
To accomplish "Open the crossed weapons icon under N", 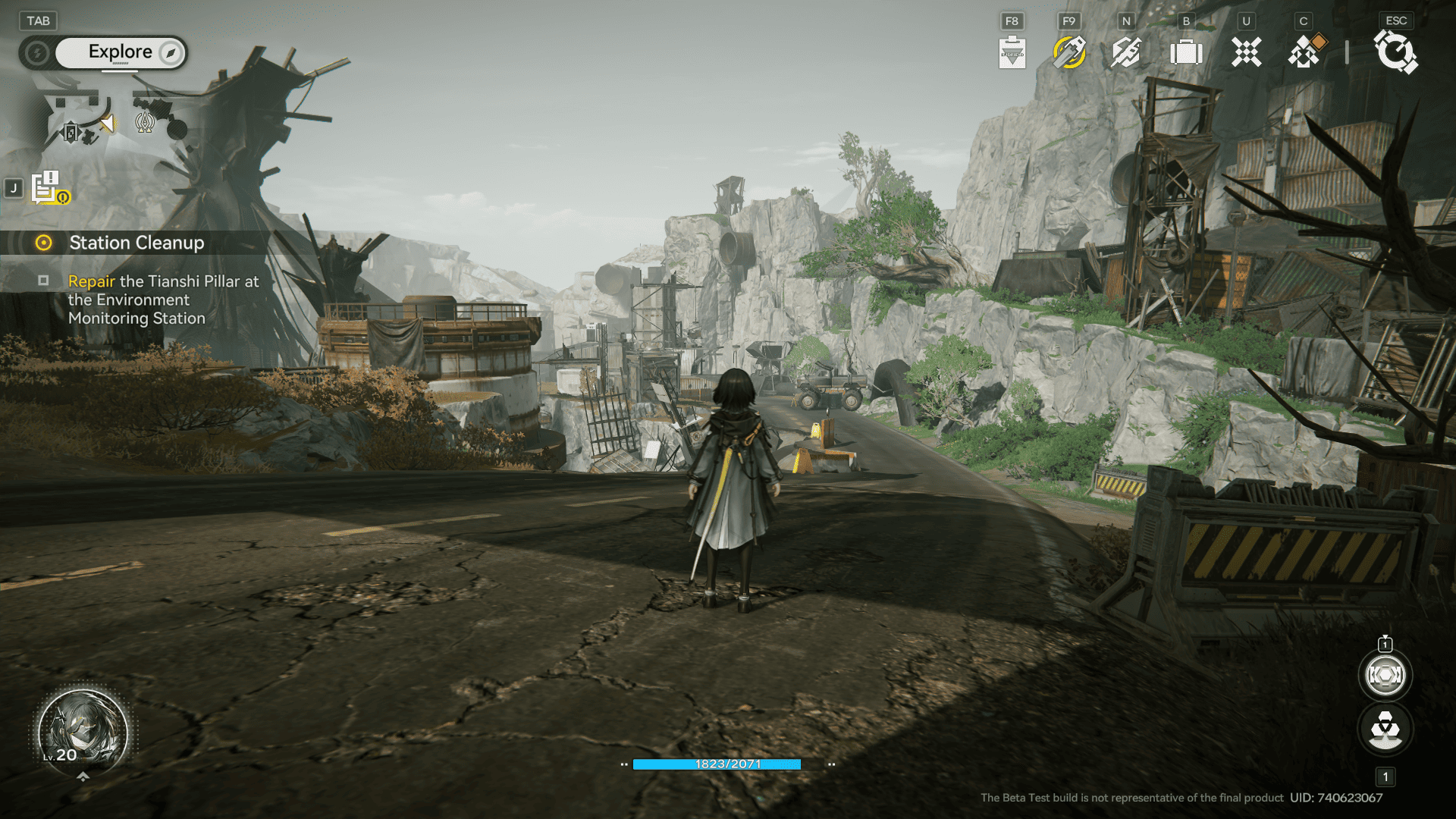I will 1126,53.
